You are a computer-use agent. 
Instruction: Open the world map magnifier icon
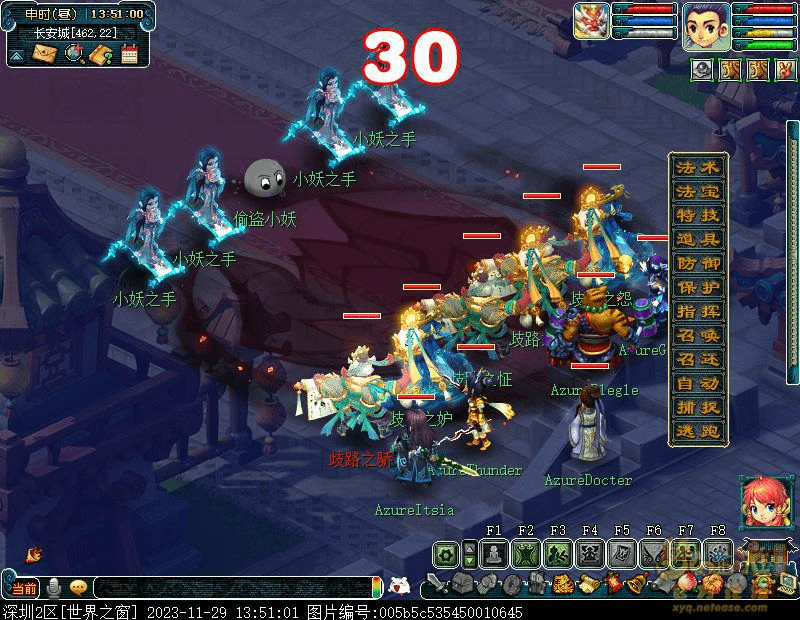[x=73, y=54]
